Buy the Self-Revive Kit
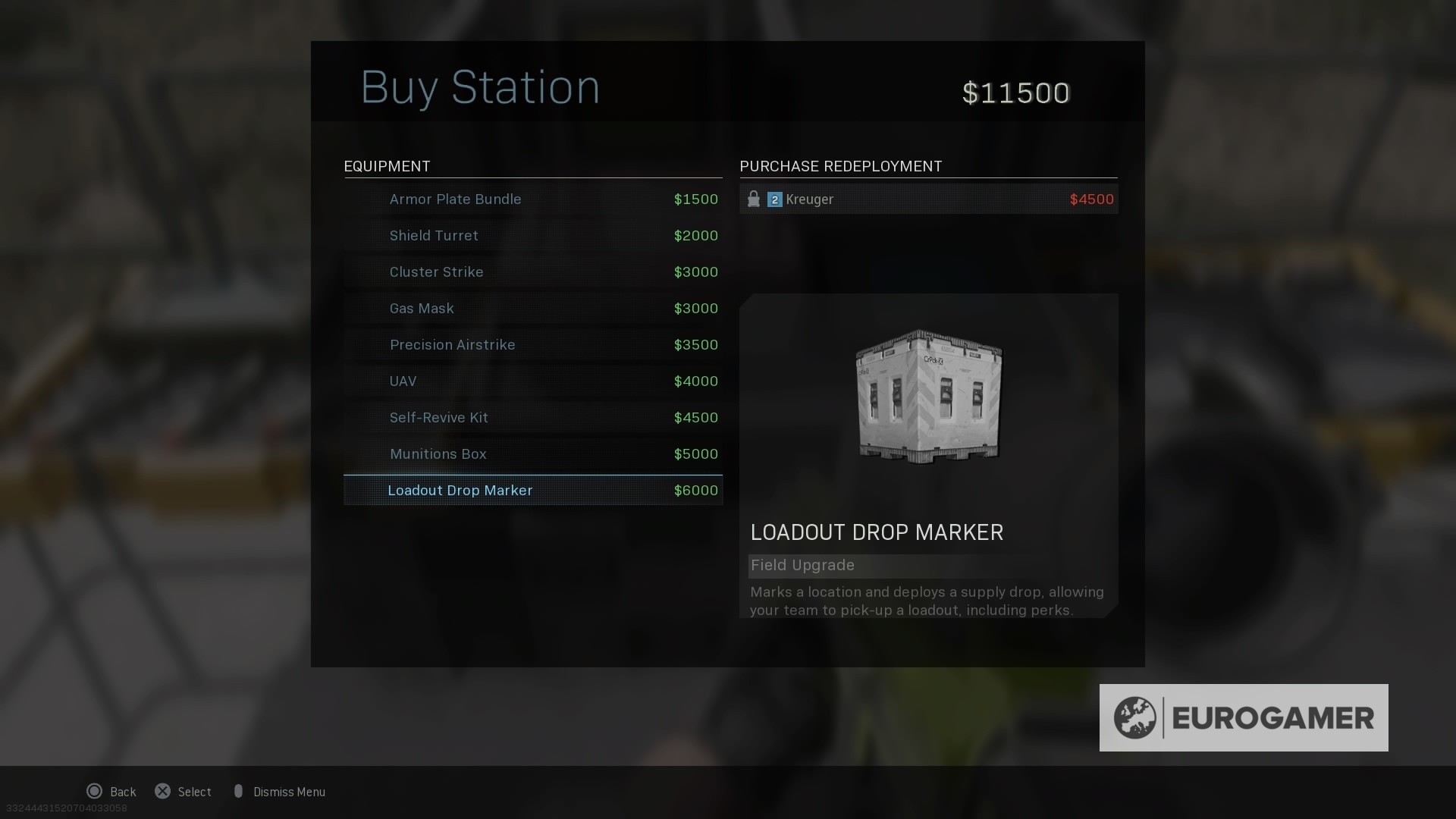This screenshot has height=819, width=1456. pyautogui.click(x=531, y=417)
